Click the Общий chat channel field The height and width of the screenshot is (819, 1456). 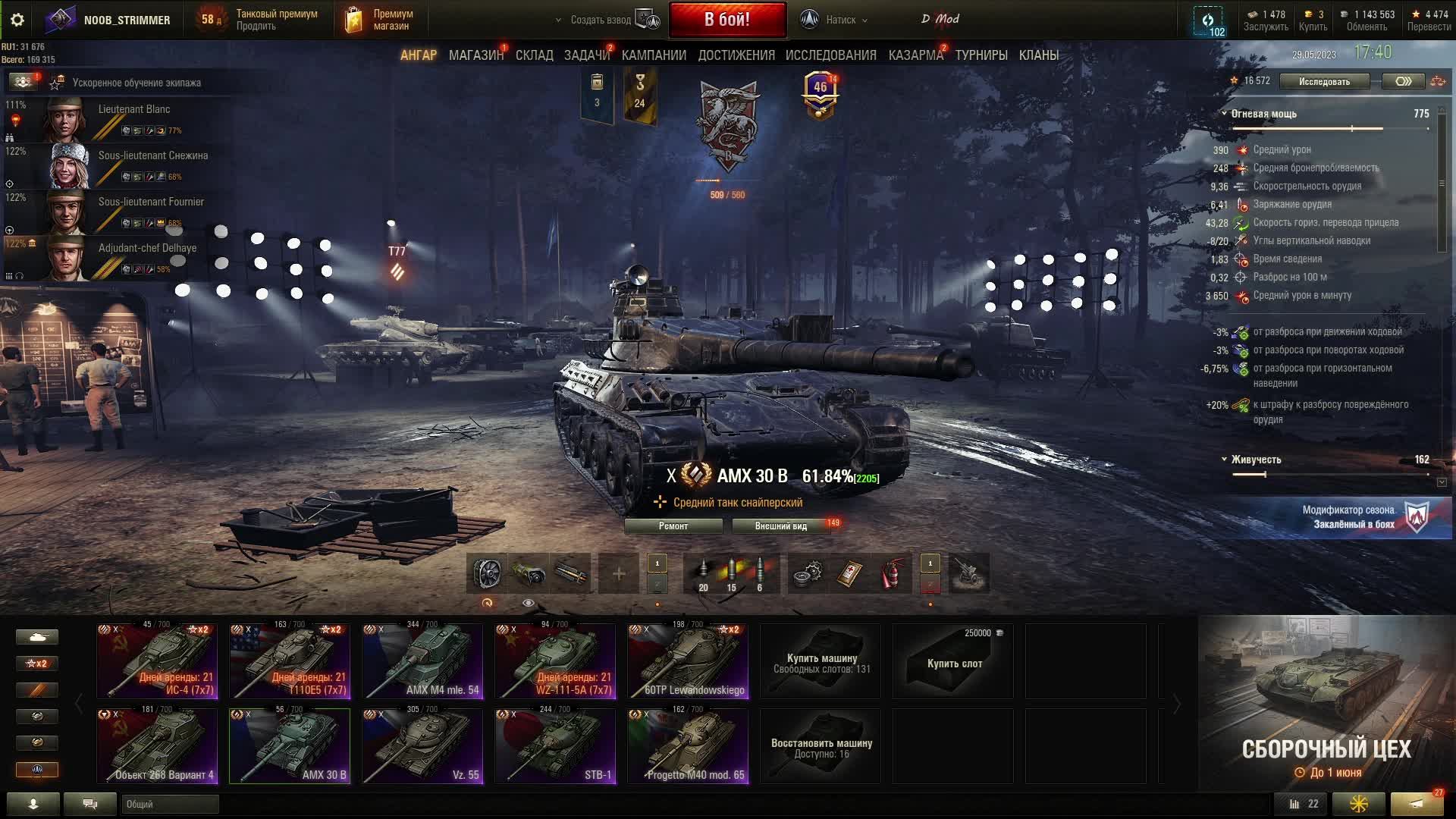pyautogui.click(x=170, y=804)
